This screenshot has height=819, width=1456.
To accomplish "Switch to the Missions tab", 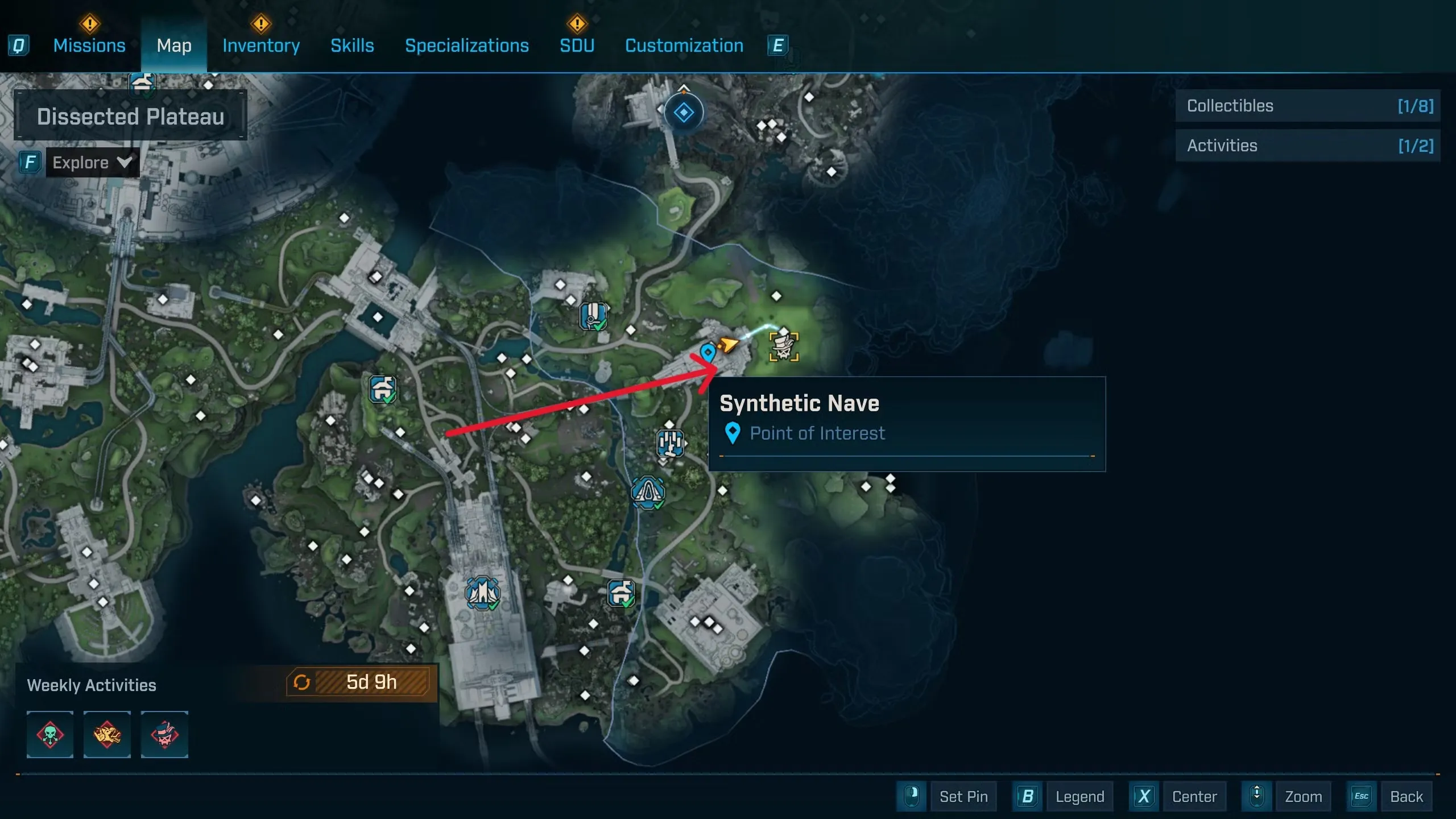I will (89, 45).
